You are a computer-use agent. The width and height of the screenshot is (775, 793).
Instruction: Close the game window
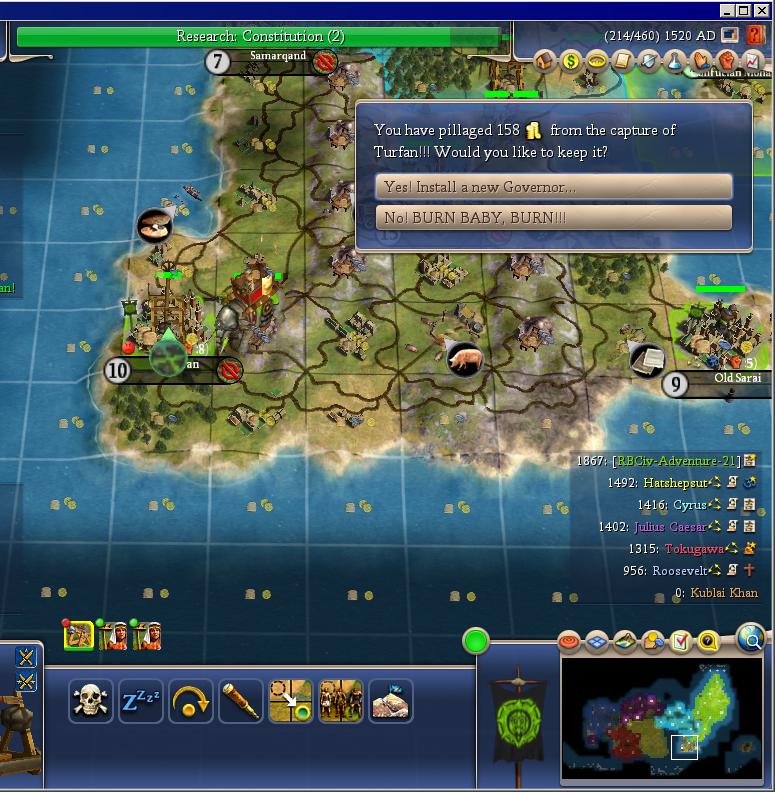click(x=762, y=11)
